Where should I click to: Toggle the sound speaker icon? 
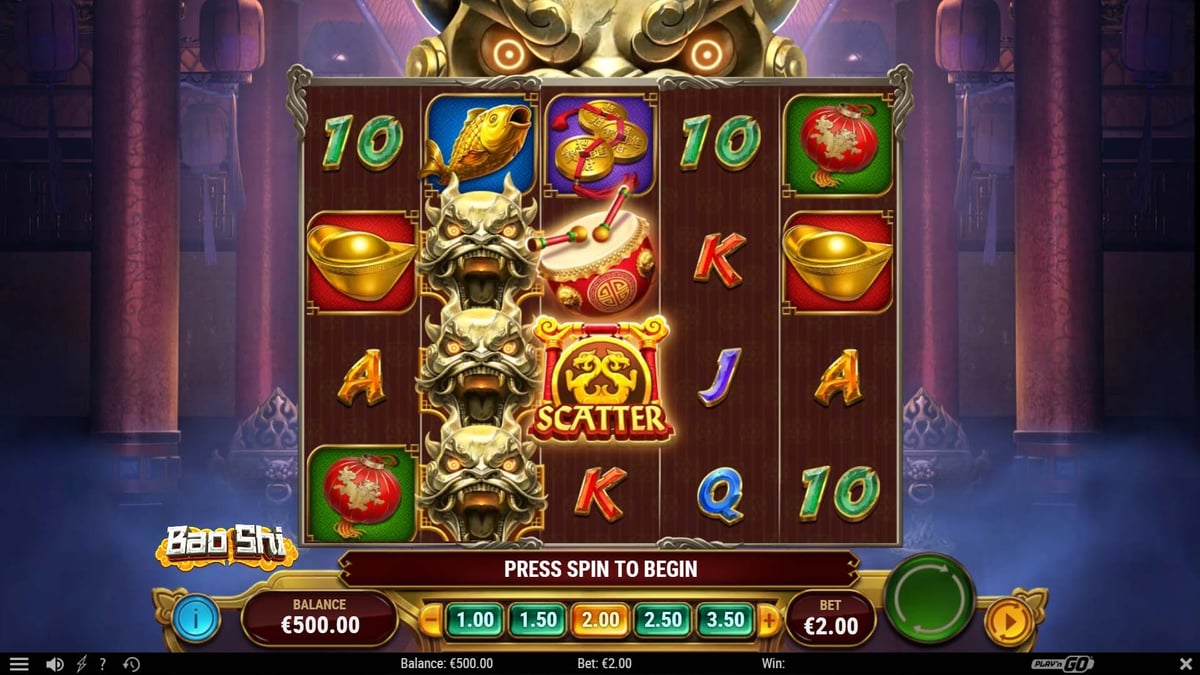tap(55, 664)
